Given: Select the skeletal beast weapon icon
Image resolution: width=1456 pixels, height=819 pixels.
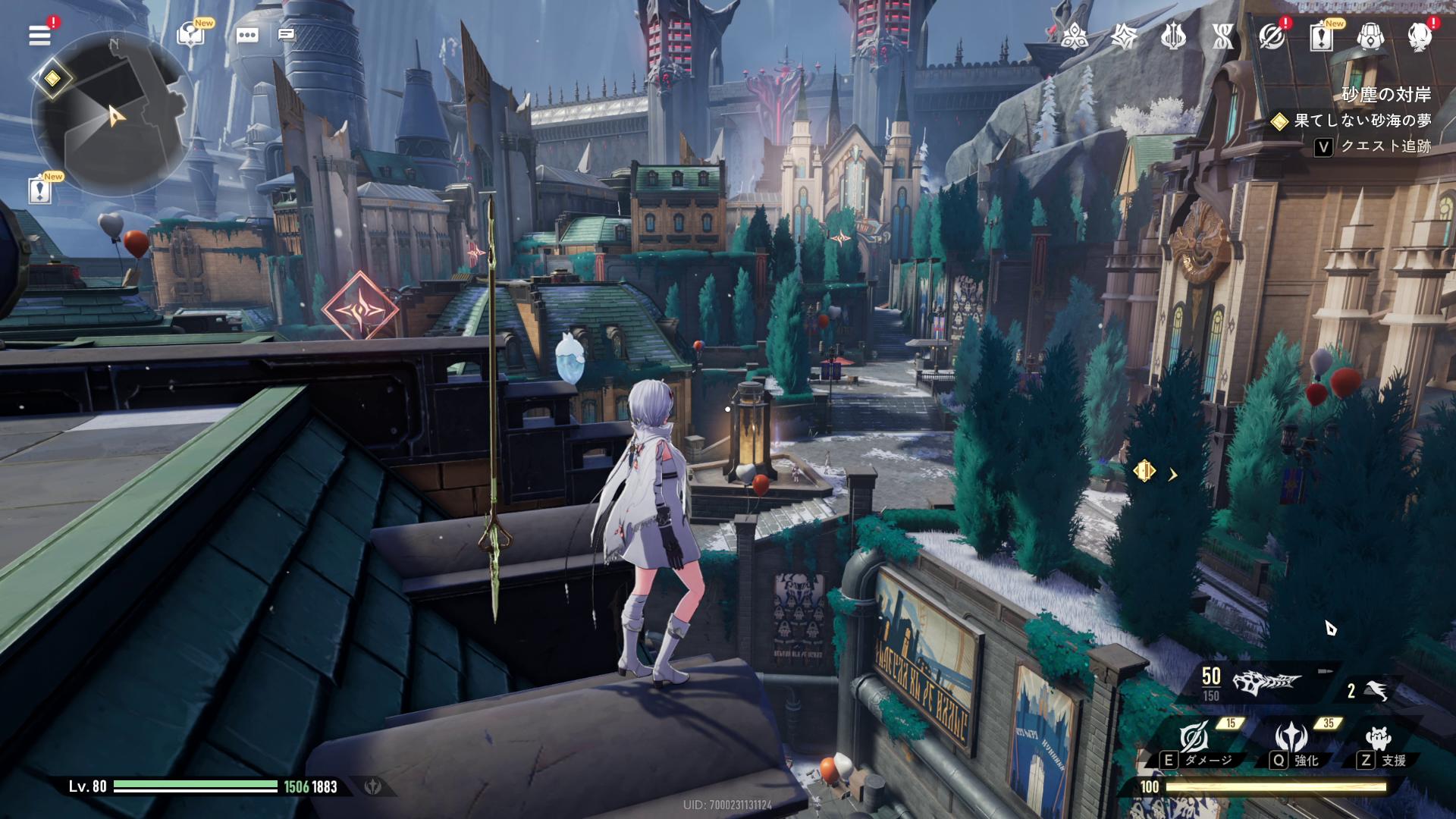Looking at the screenshot, I should [x=1266, y=682].
